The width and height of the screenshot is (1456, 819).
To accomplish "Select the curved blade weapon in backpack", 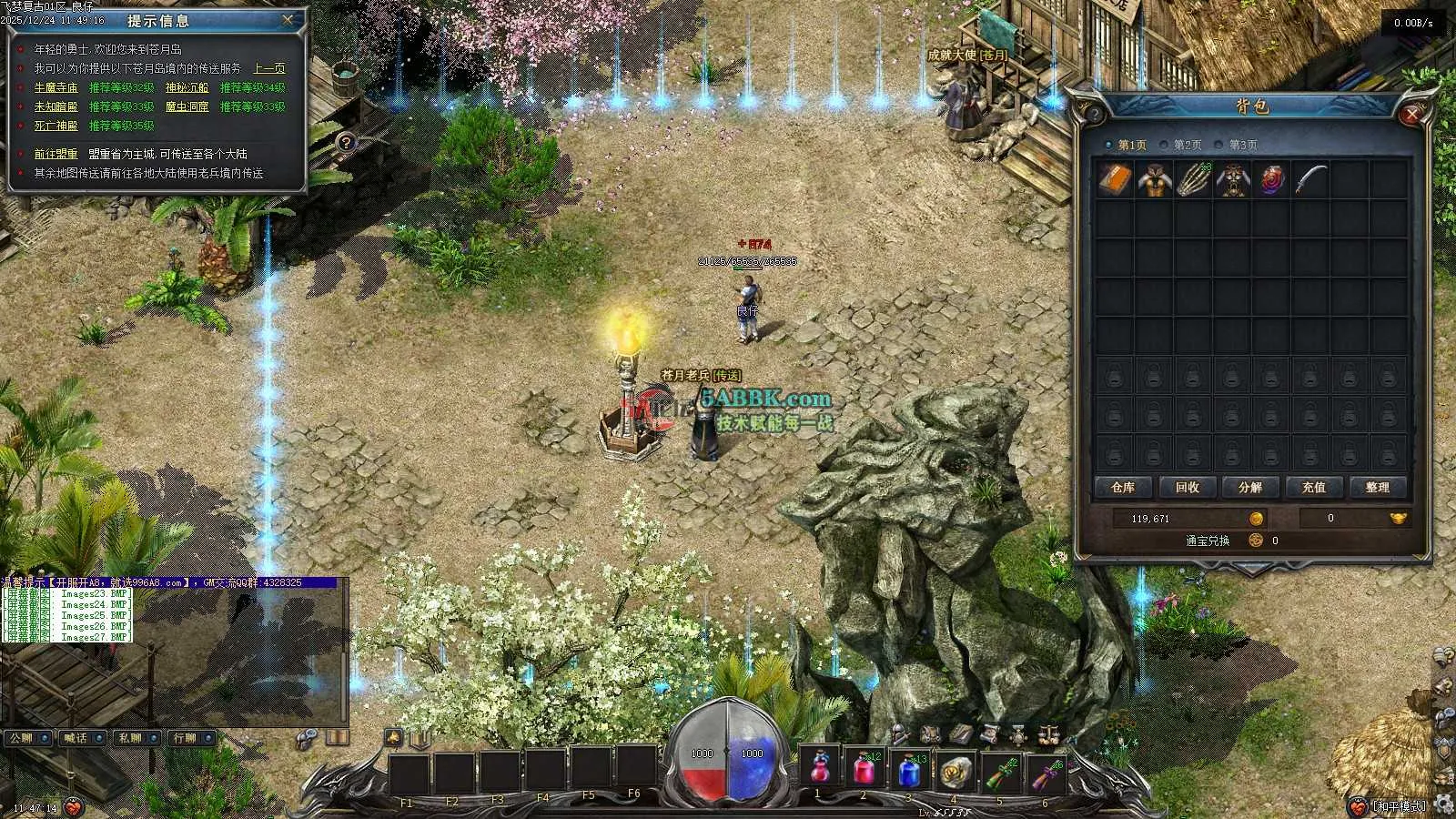I will [1310, 180].
